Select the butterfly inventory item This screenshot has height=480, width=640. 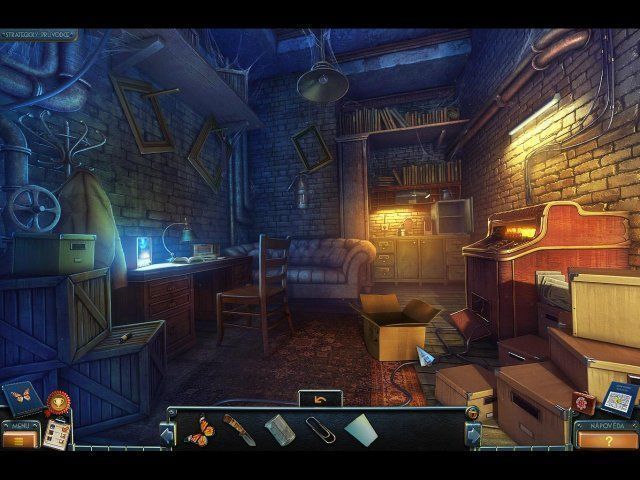(x=199, y=430)
